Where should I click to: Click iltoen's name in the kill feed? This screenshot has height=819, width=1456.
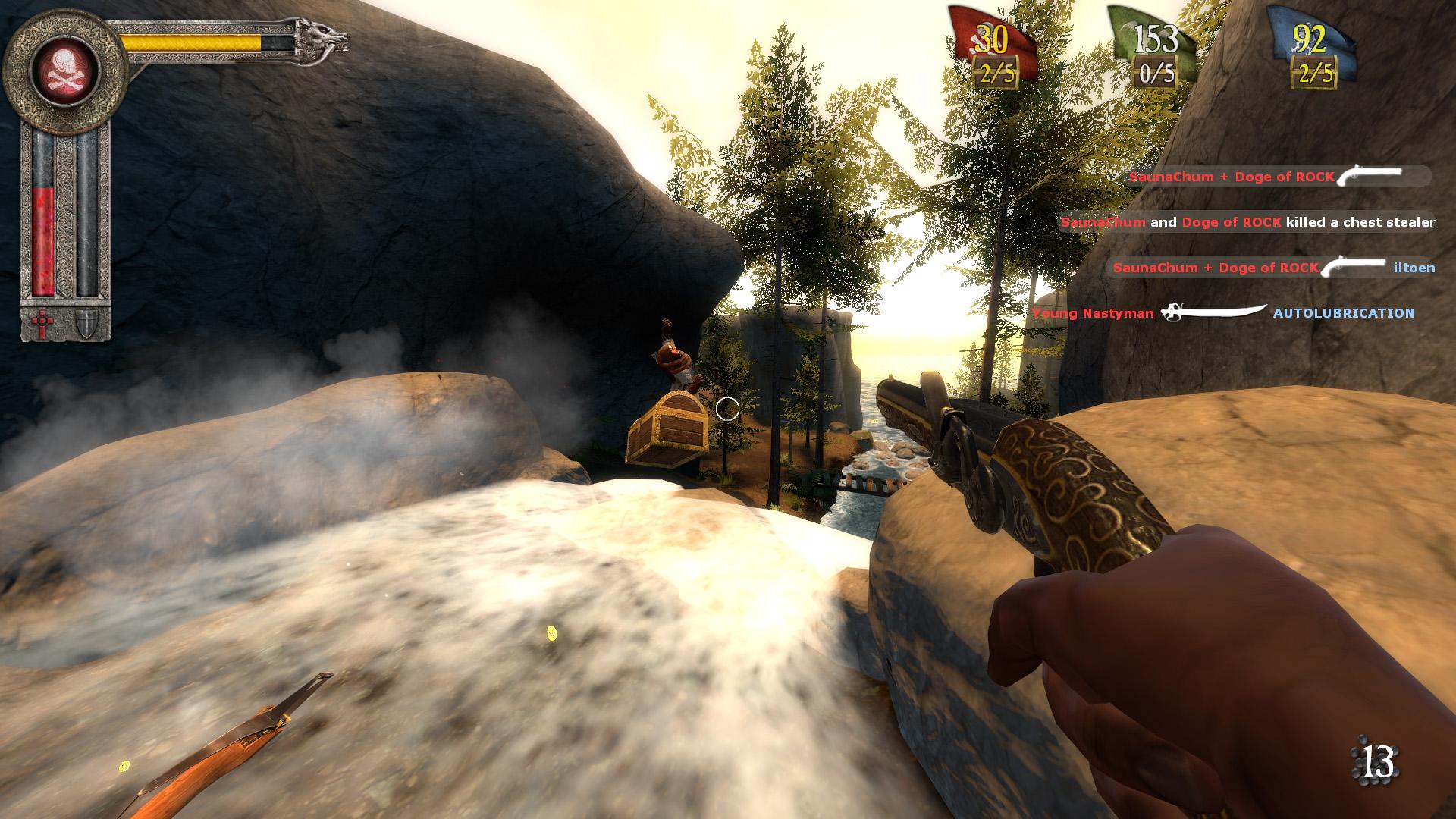(1416, 266)
